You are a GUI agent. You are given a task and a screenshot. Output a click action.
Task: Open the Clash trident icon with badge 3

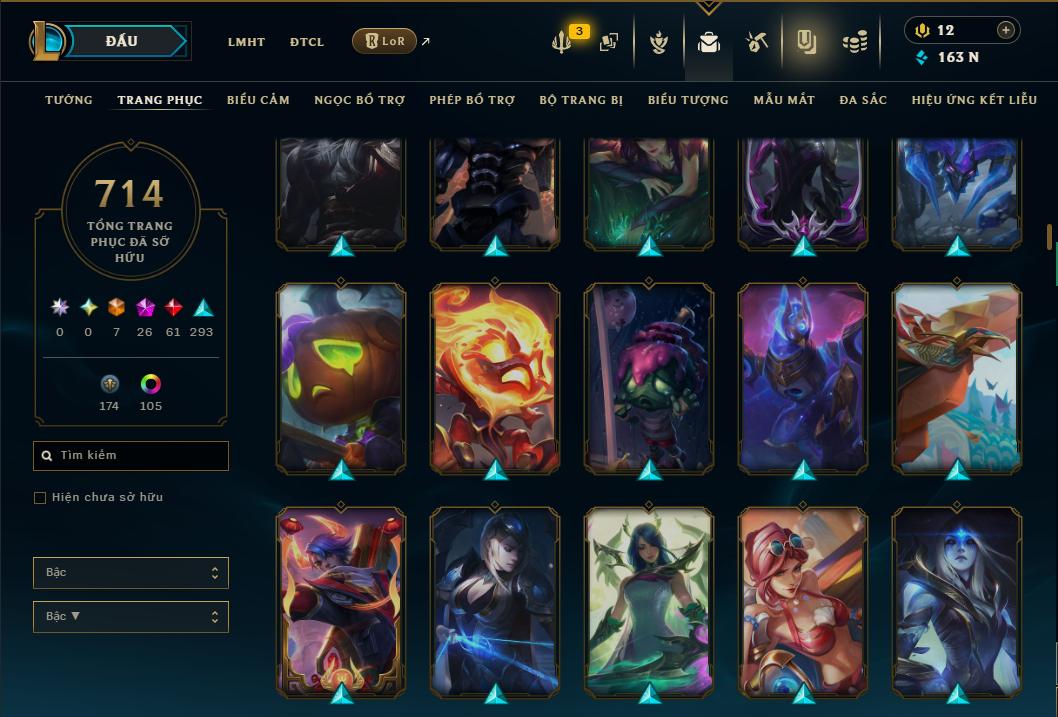(x=563, y=42)
